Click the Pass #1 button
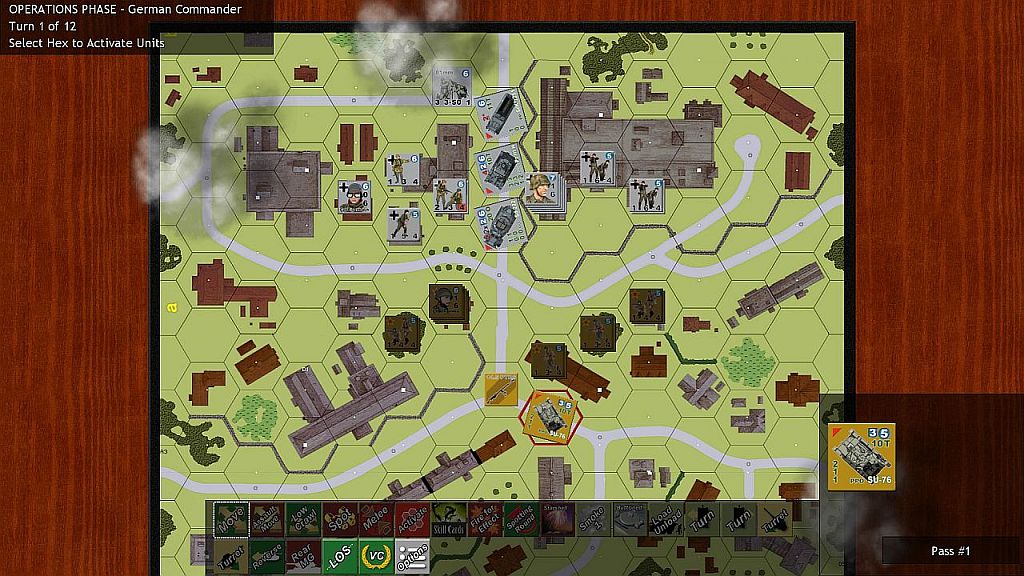1024x576 pixels. point(950,551)
